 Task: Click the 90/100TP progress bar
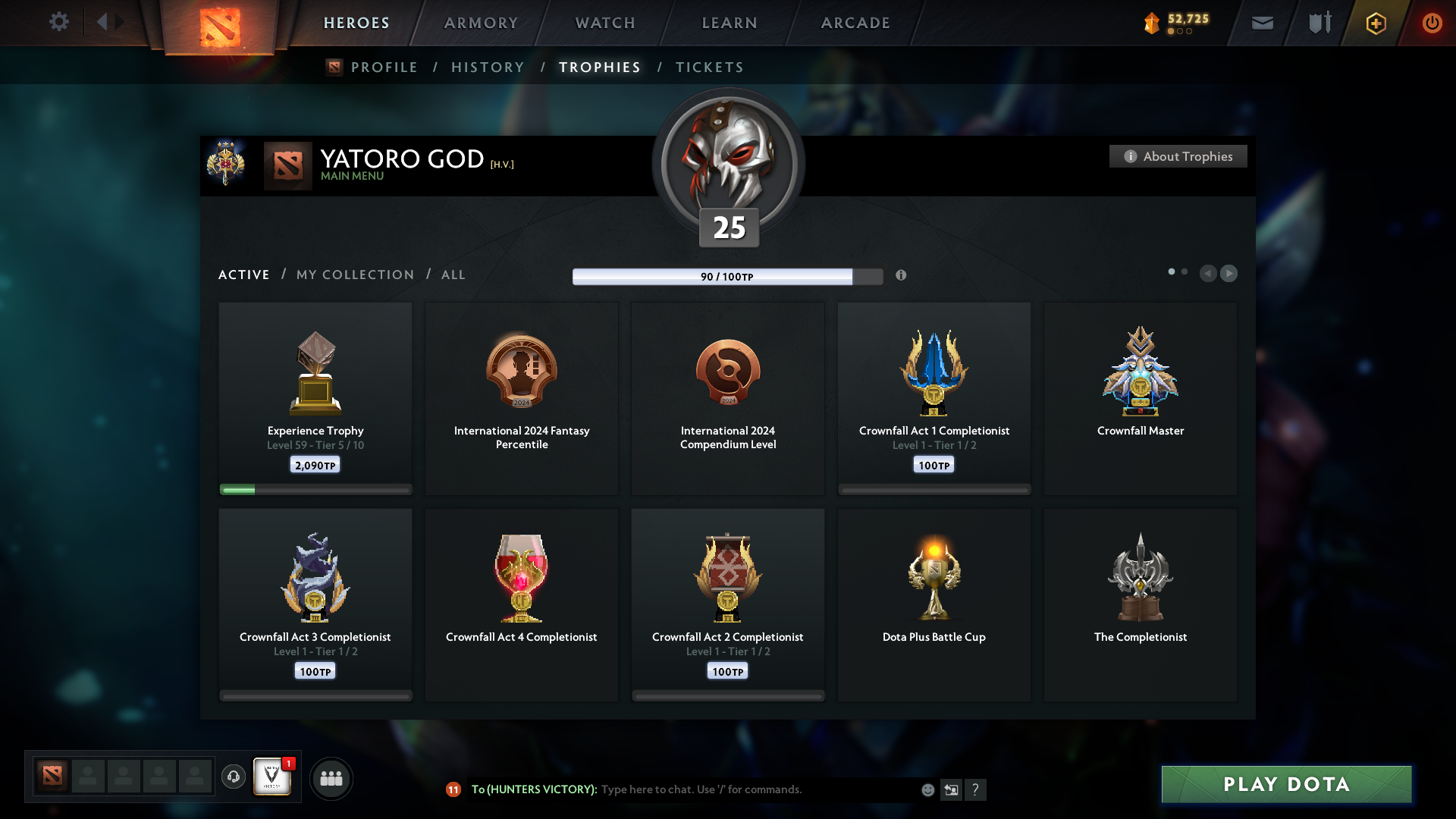[714, 276]
